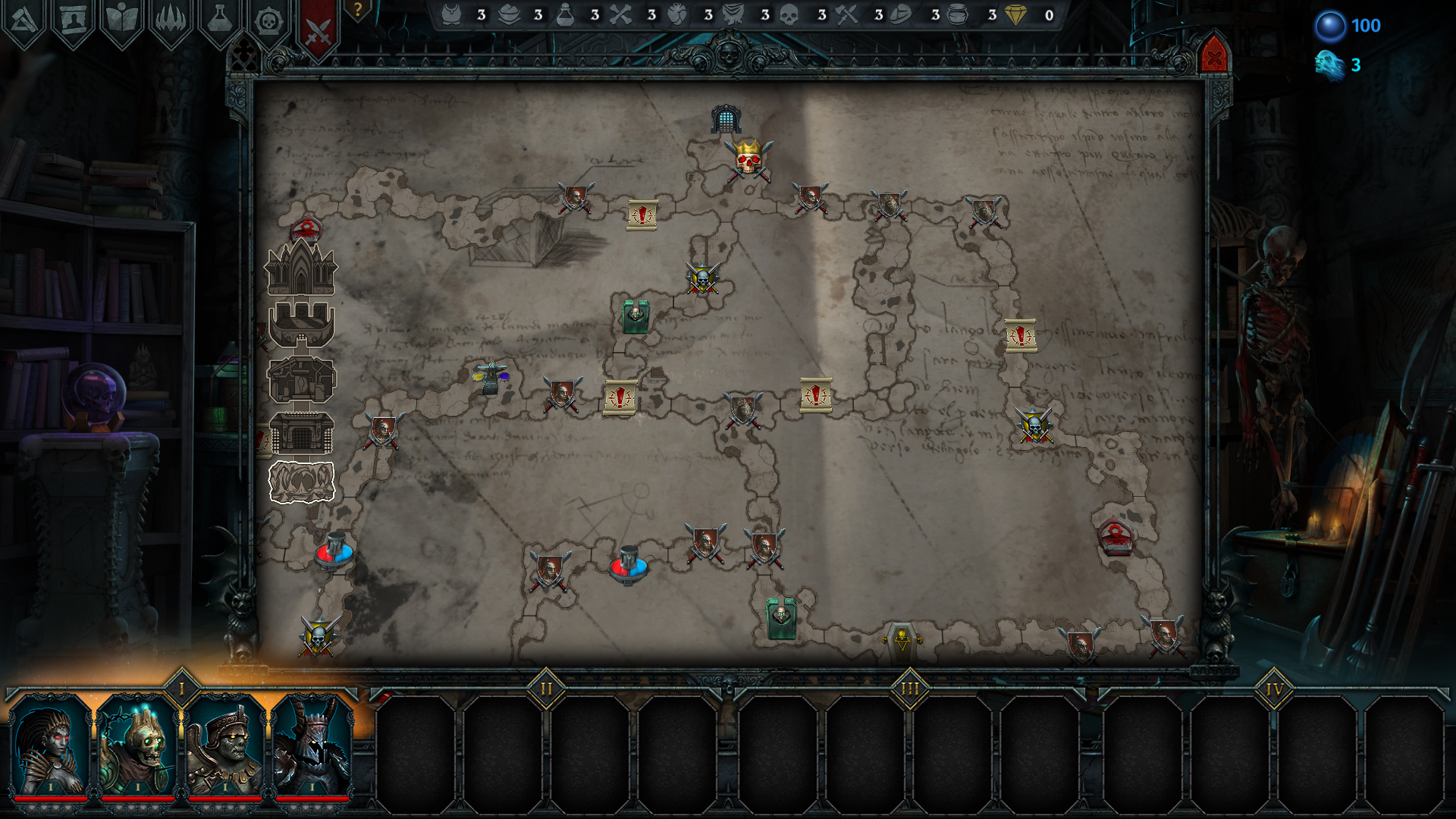Click the red health bar under first minion
This screenshot has width=1456, height=819.
click(49, 799)
